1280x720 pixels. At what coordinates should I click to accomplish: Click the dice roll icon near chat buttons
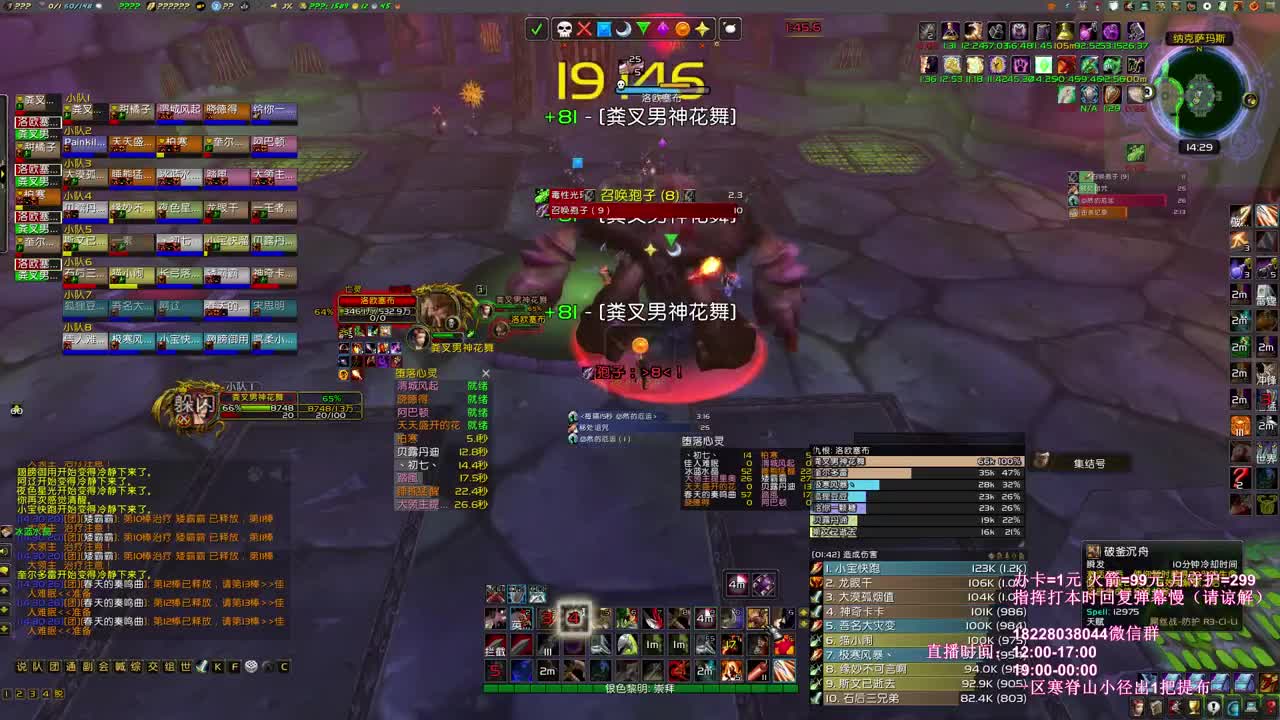[250, 667]
